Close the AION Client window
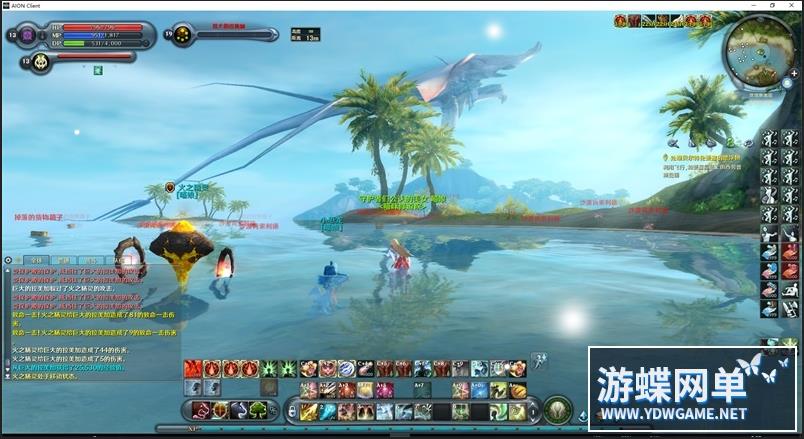804x439 pixels. pyautogui.click(x=792, y=5)
